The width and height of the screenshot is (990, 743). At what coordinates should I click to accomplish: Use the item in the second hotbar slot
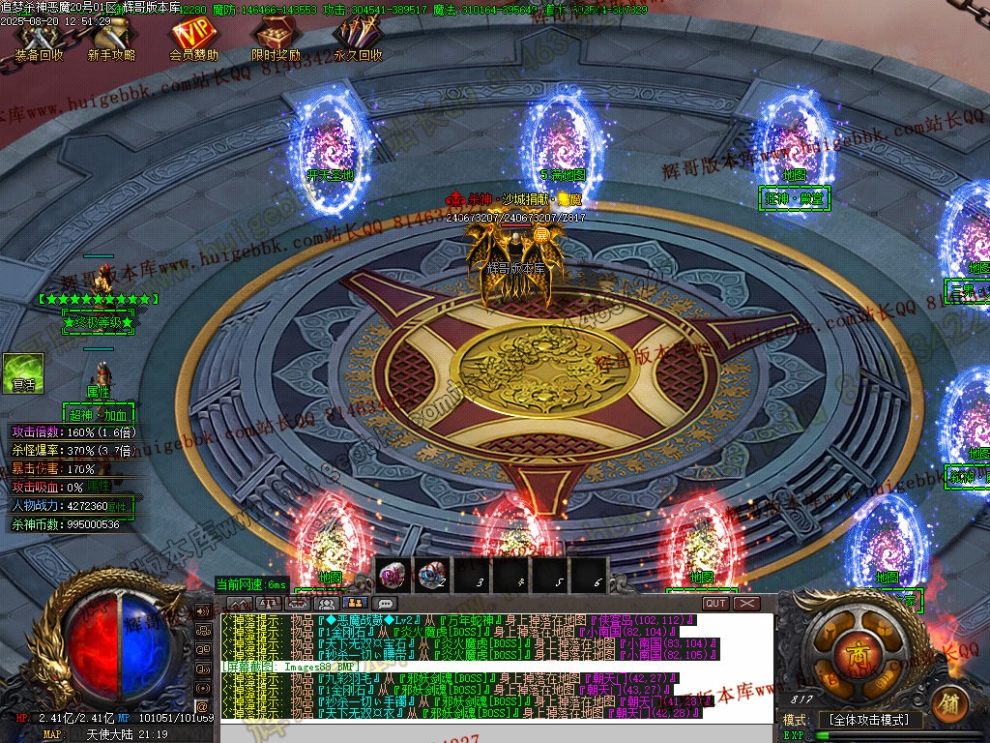[432, 575]
